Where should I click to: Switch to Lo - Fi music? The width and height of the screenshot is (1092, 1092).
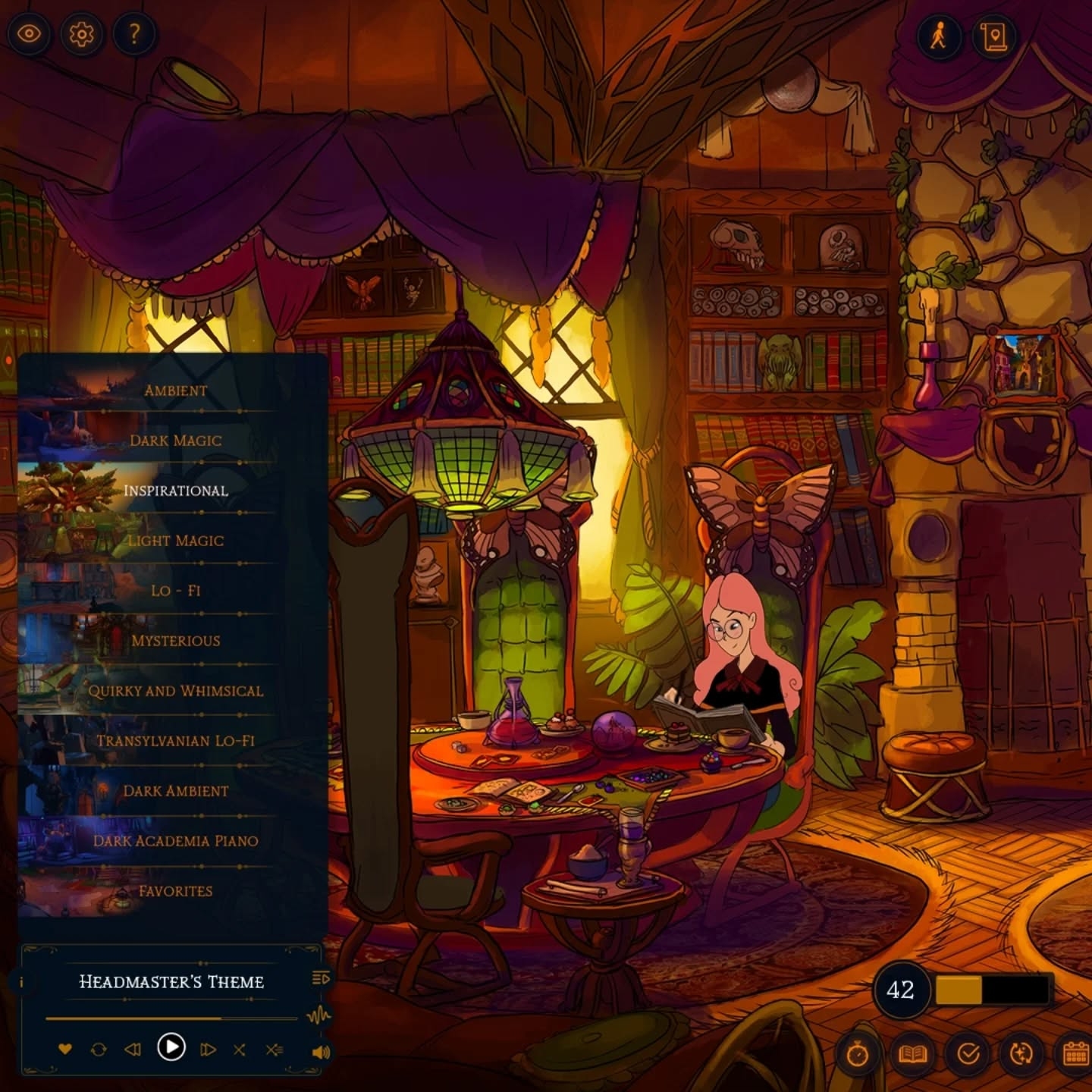(x=175, y=591)
